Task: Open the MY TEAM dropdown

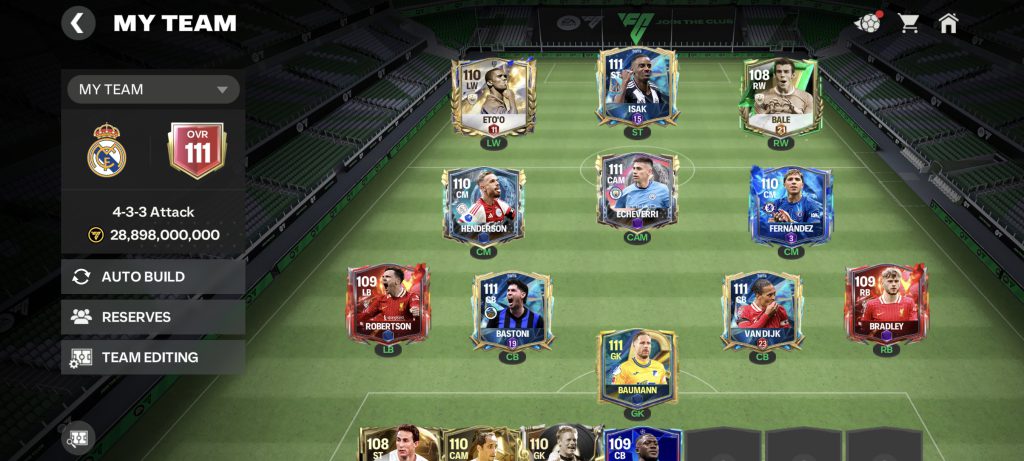Action: click(x=153, y=89)
